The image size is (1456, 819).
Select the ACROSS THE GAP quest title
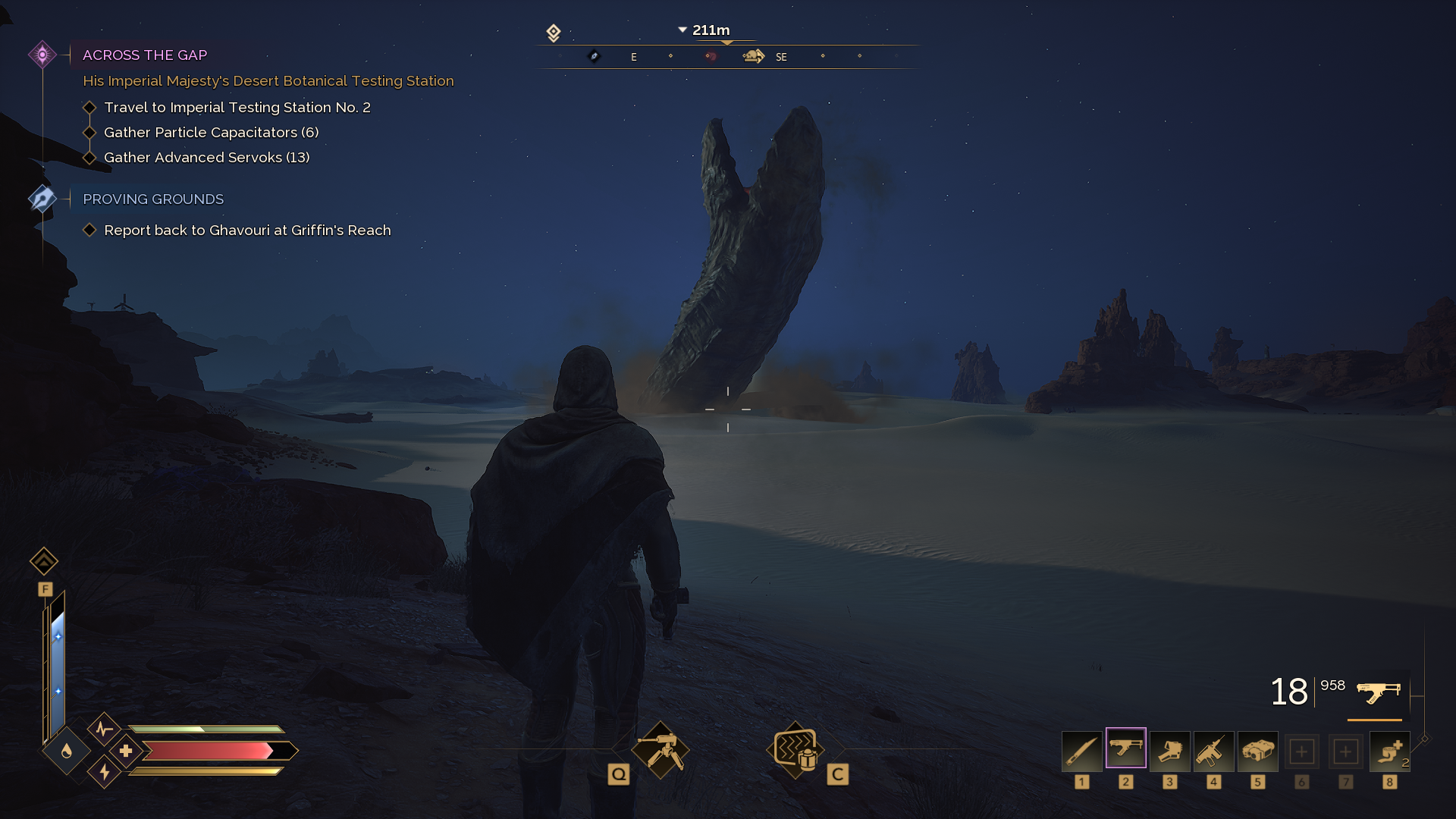pyautogui.click(x=144, y=55)
